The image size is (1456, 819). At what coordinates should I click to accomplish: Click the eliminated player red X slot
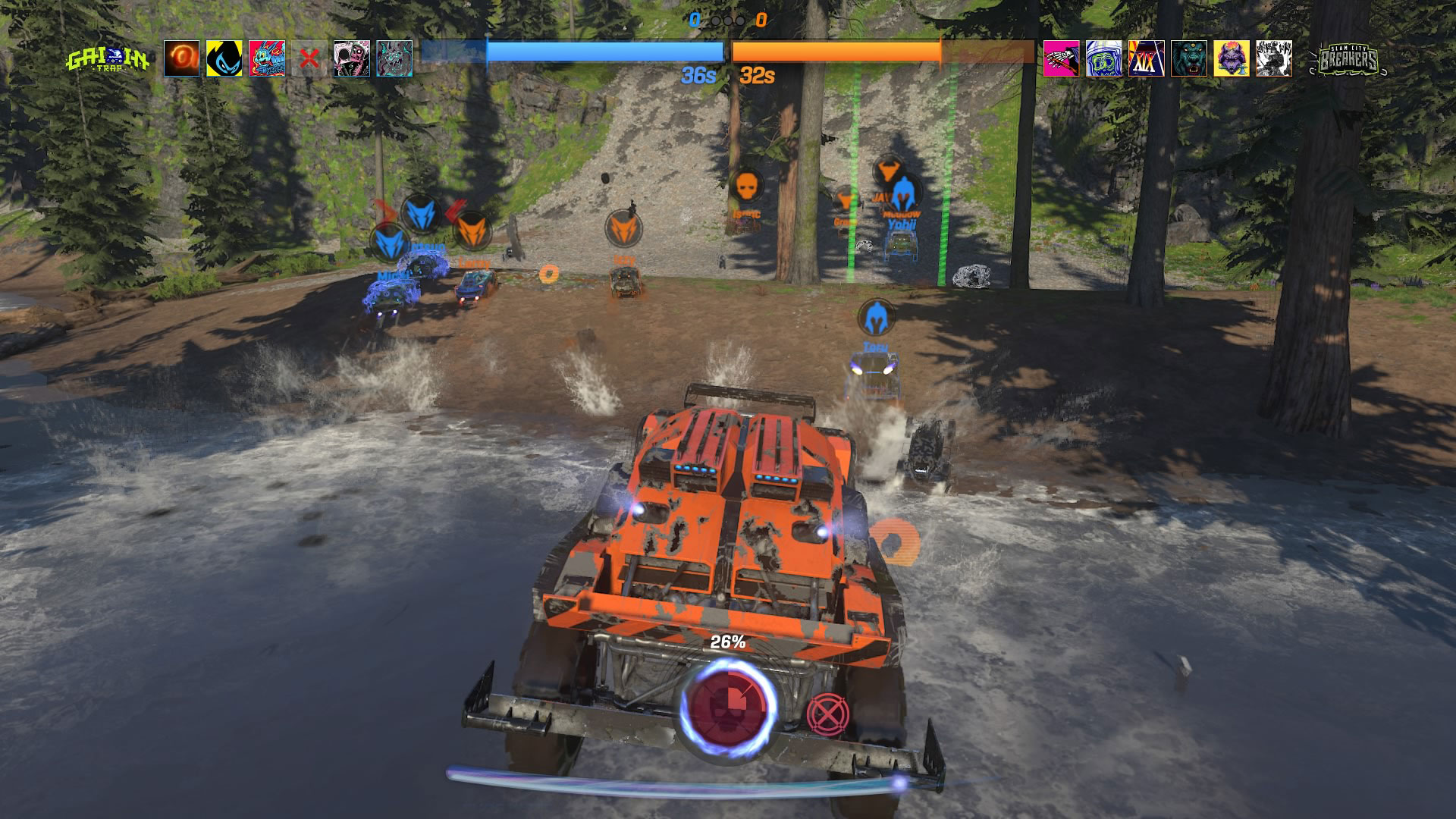tap(309, 58)
